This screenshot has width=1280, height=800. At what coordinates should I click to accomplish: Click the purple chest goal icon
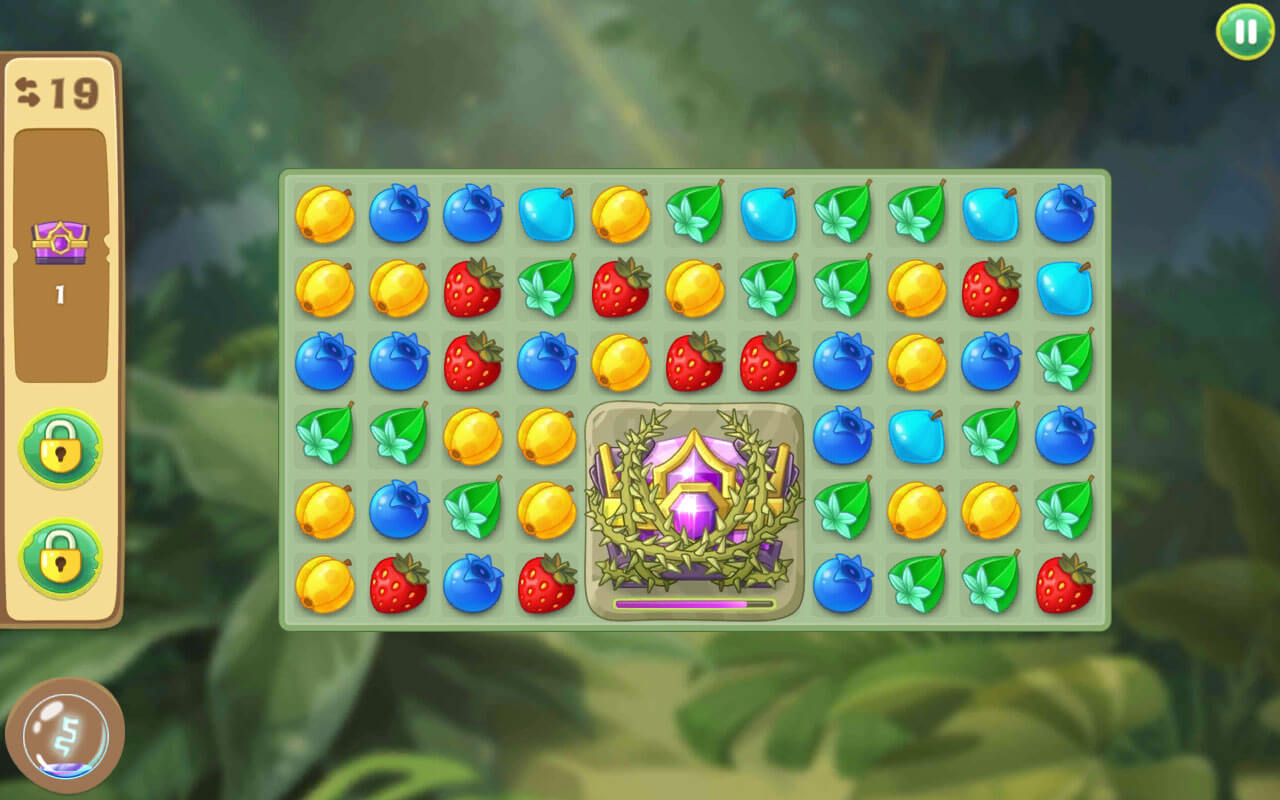tap(60, 243)
